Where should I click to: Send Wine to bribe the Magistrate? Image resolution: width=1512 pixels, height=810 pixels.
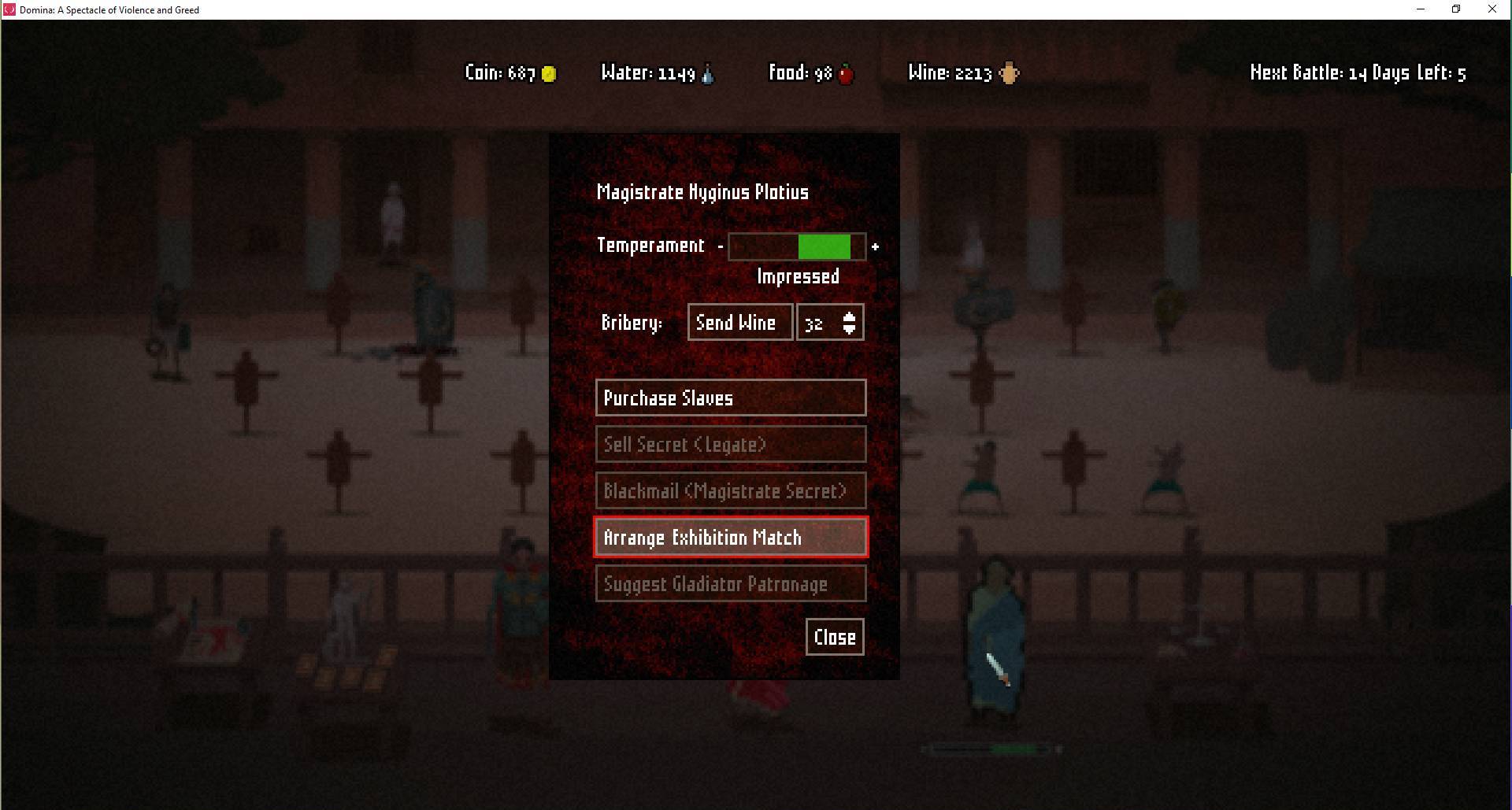[x=739, y=322]
